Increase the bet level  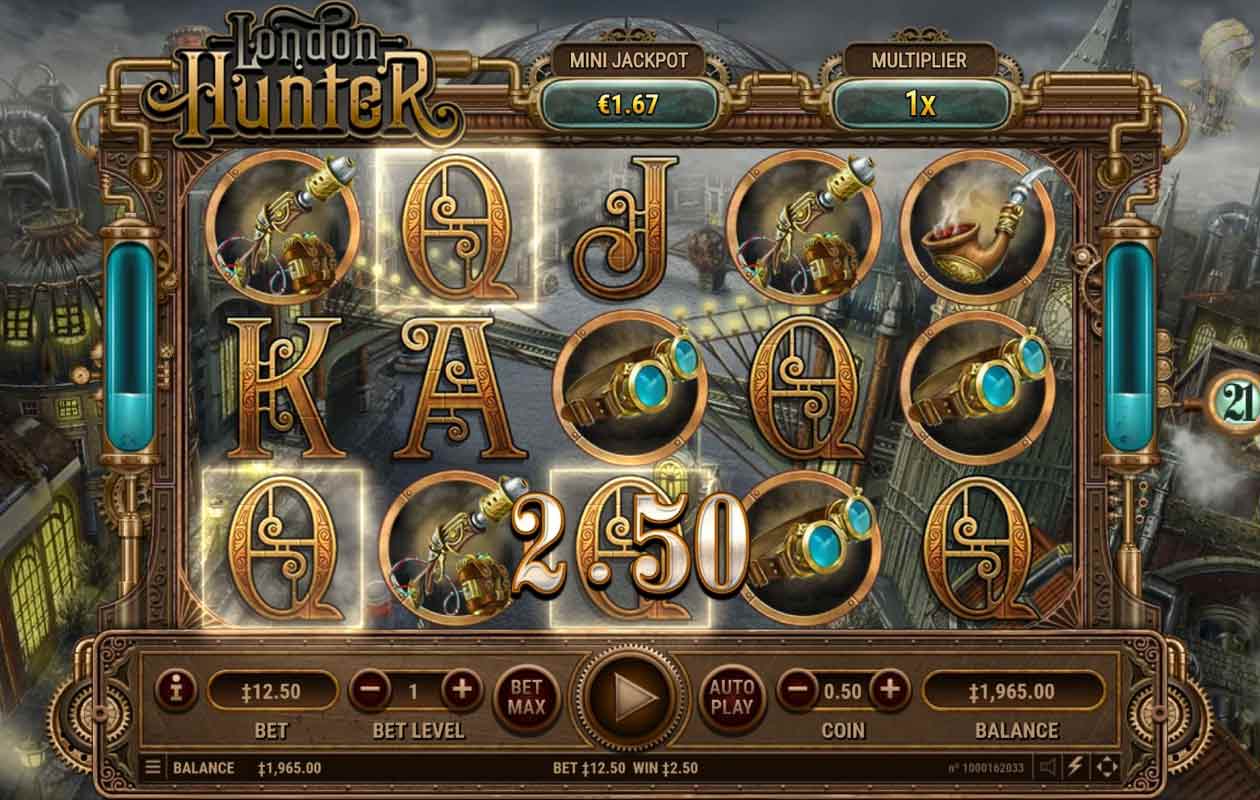[461, 689]
